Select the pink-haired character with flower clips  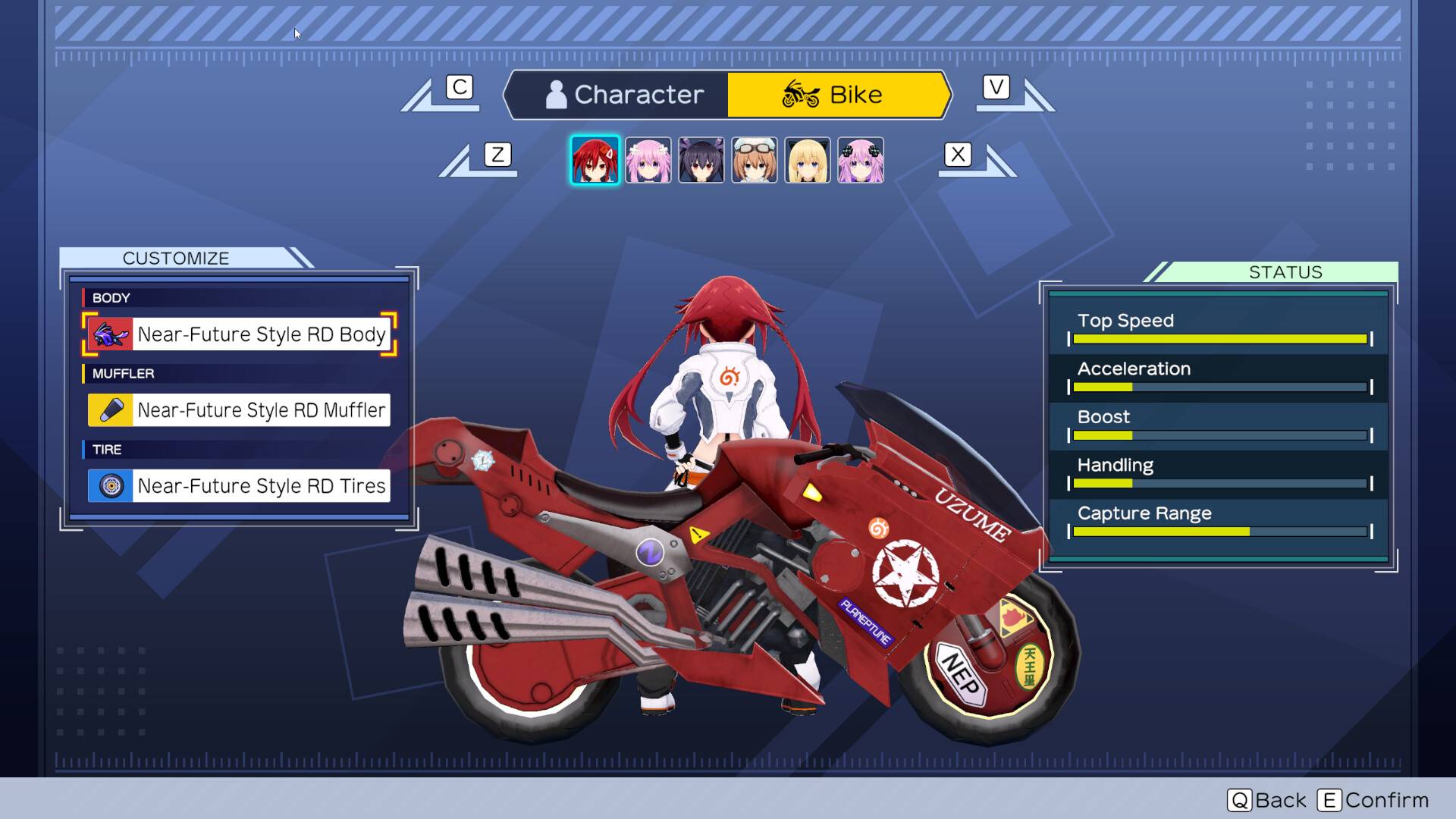point(648,159)
